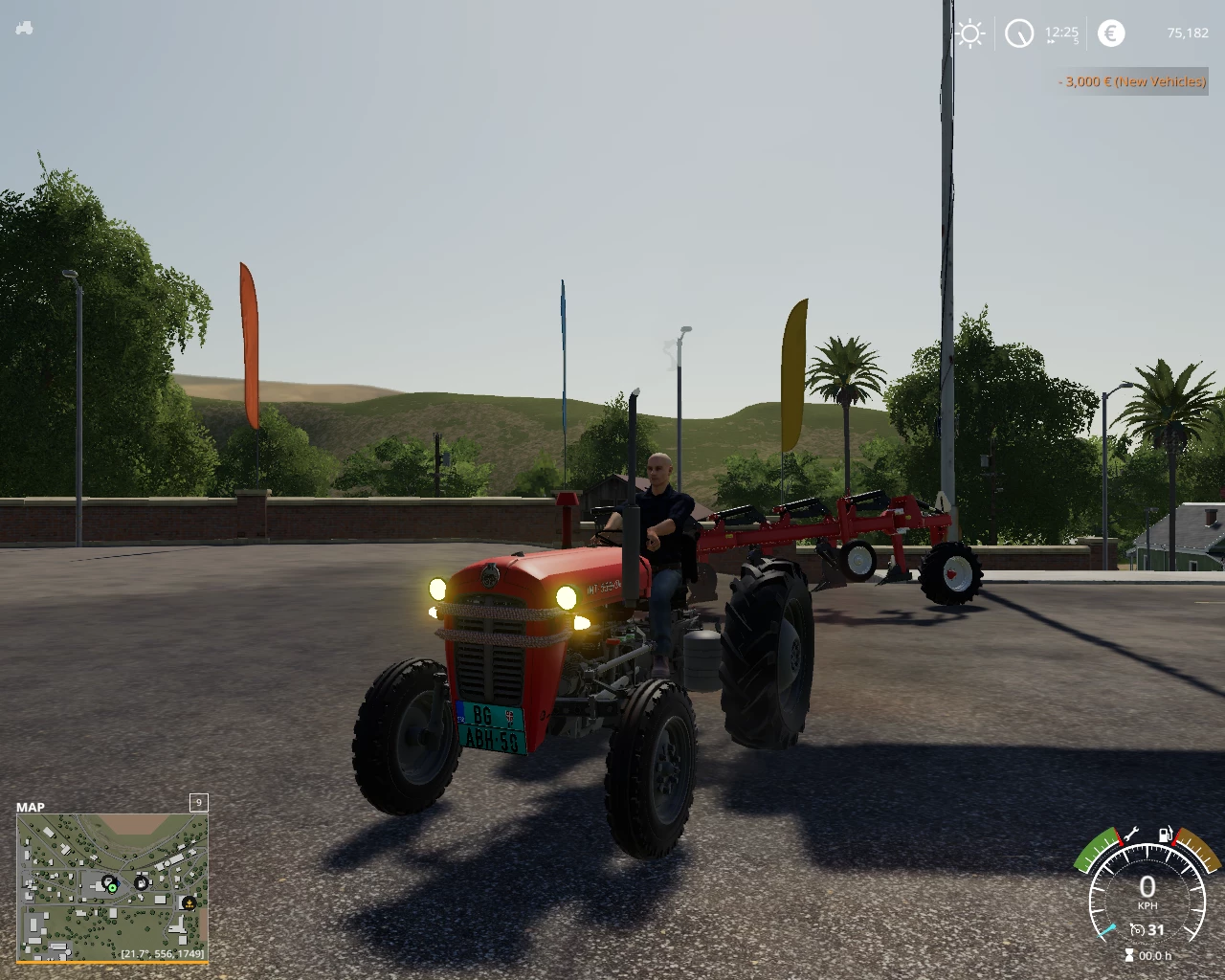Image resolution: width=1225 pixels, height=980 pixels.
Task: Click the -3,000 € New Vehicles notification
Action: click(1131, 82)
